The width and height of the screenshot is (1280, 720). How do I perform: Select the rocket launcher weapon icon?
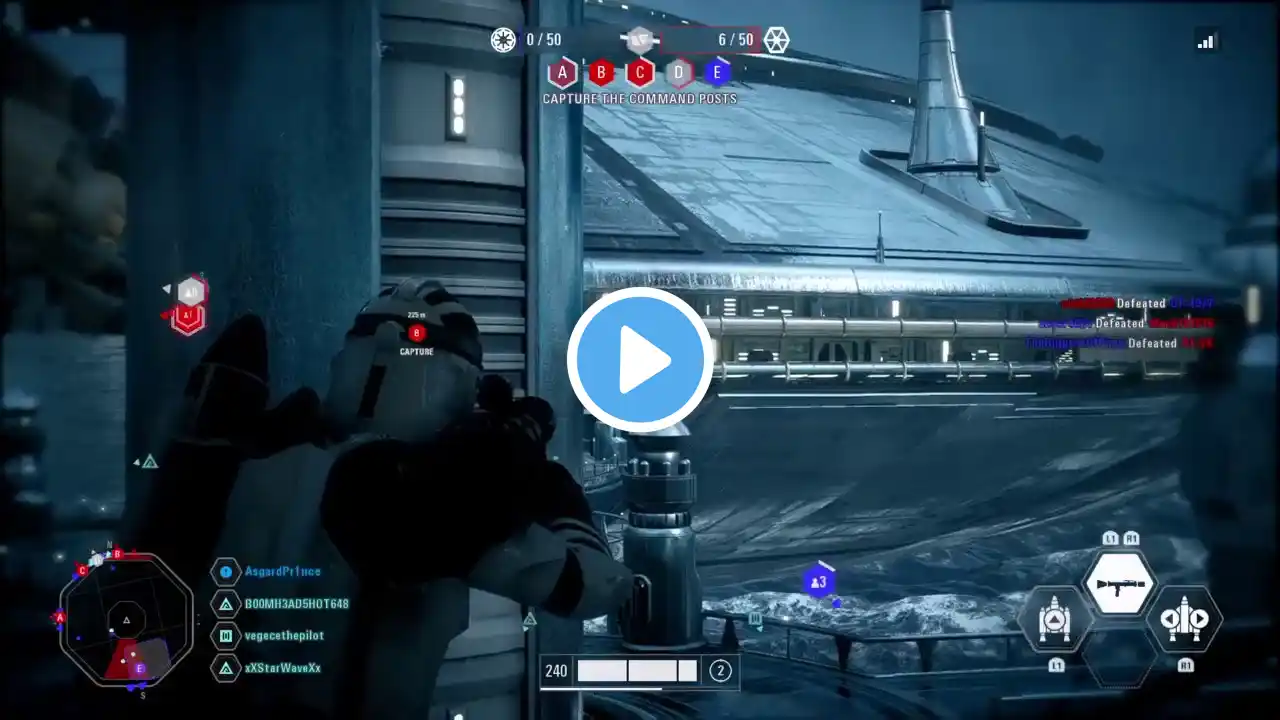point(1120,583)
